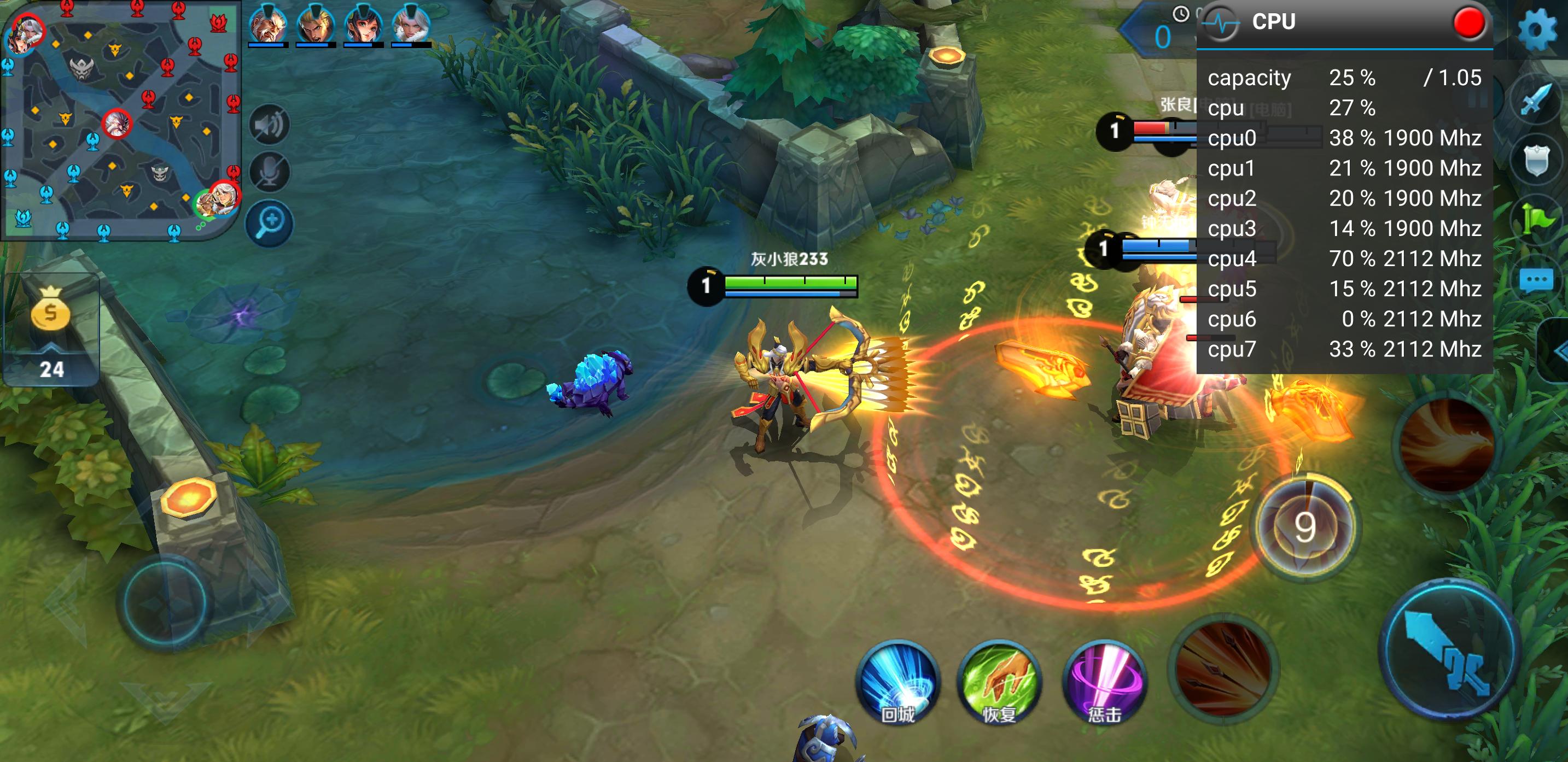Toggle the speaker voice audio button
This screenshot has width=1568, height=762.
(270, 125)
